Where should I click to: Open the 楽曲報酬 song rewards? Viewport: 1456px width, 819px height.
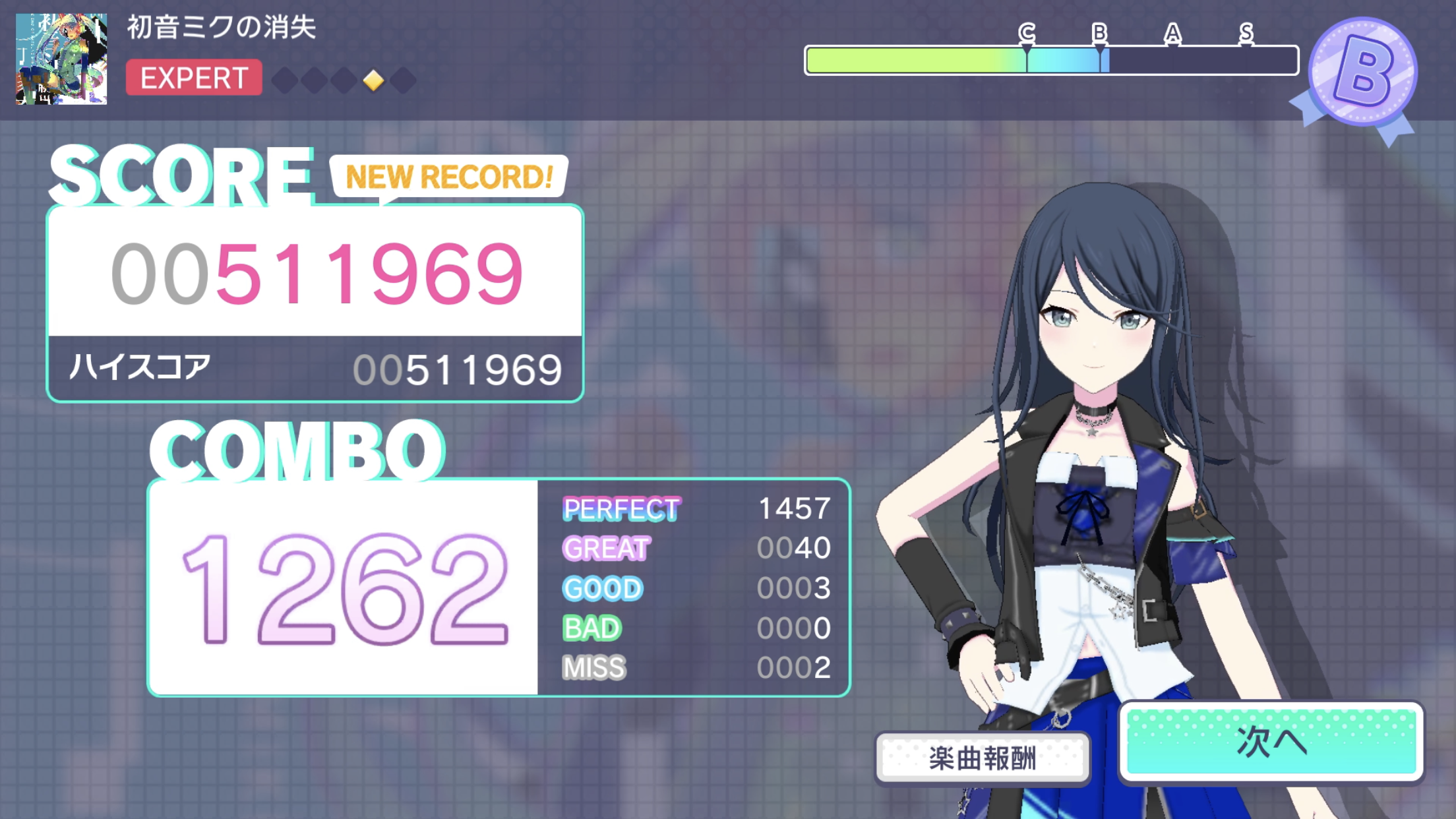click(x=983, y=758)
